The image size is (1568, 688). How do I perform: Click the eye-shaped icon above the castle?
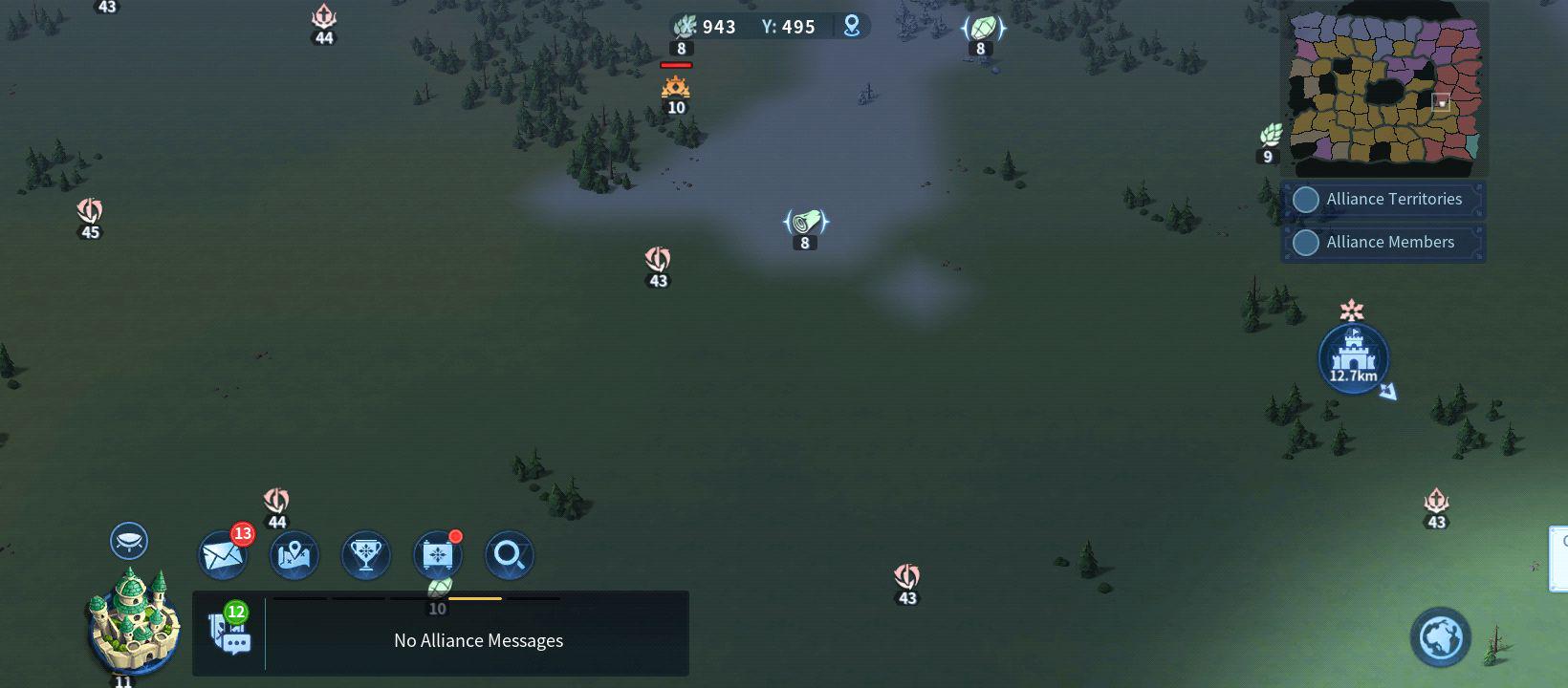point(129,541)
